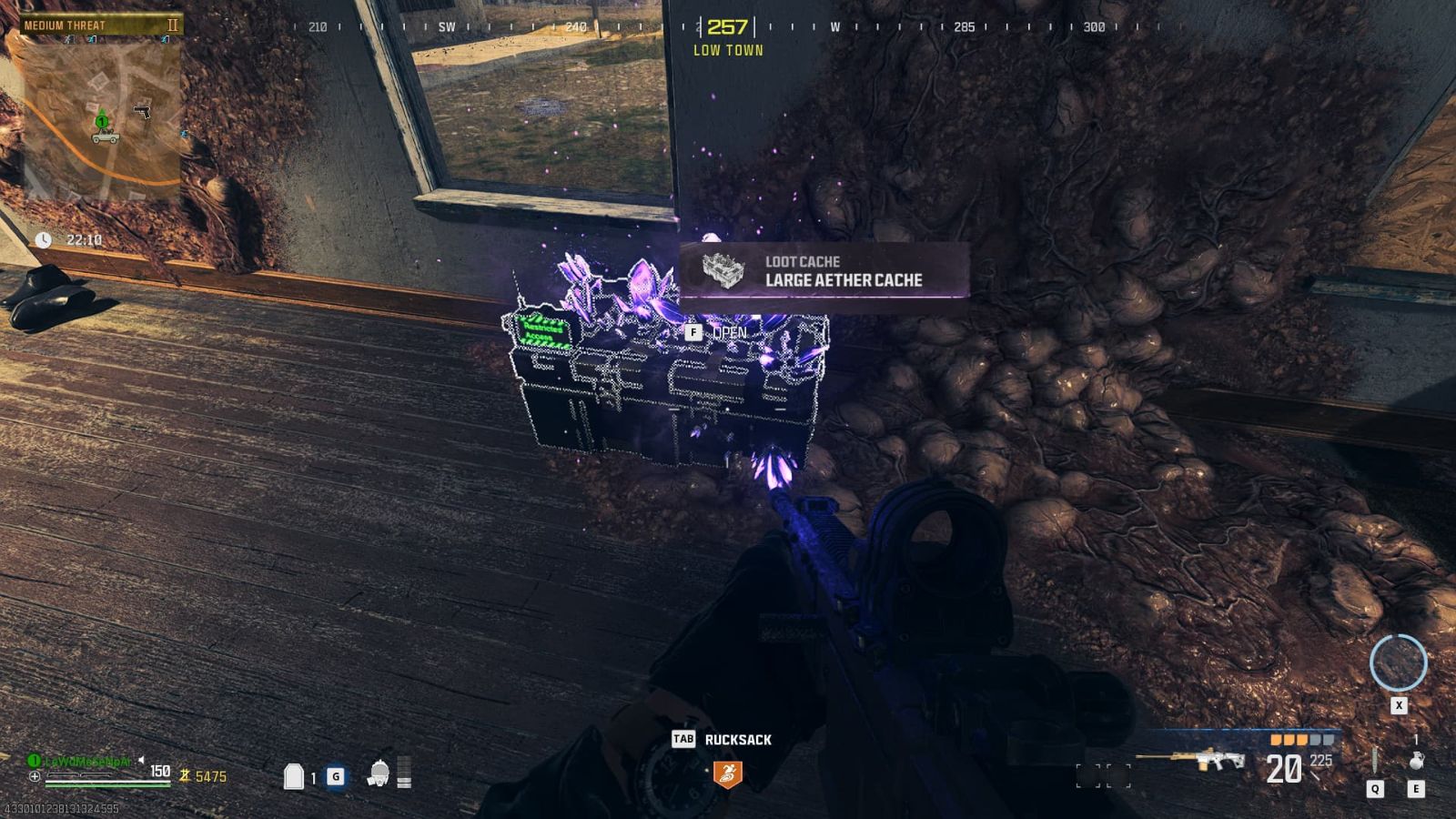1456x819 pixels.
Task: Click the green Restricted Access sign on the cache
Action: tap(543, 330)
